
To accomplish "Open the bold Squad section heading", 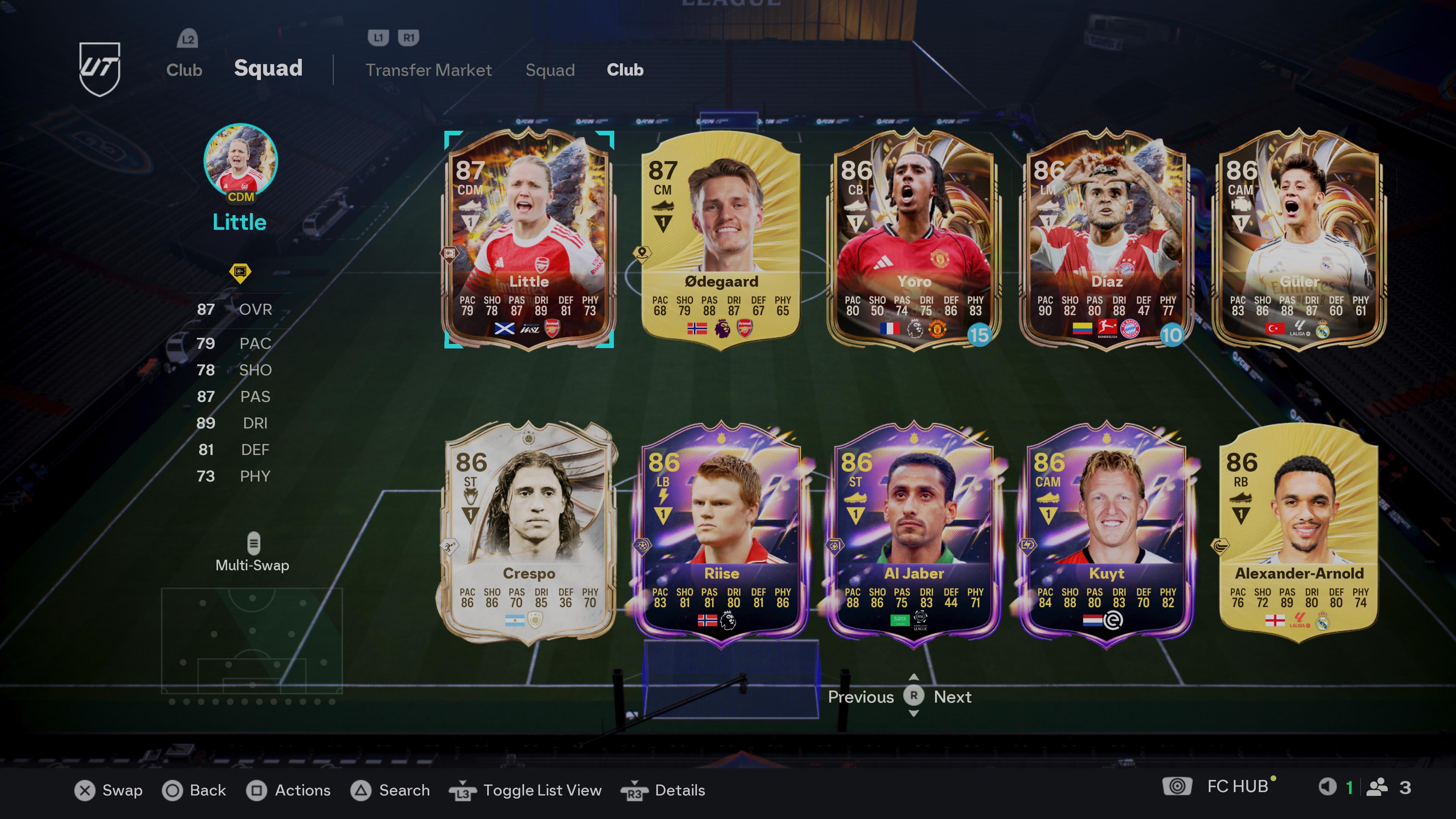I will 268,68.
